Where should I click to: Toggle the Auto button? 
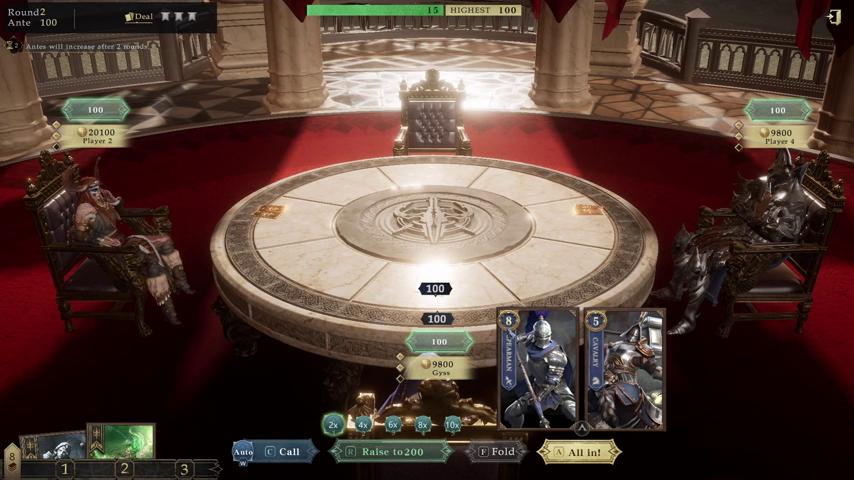[243, 453]
